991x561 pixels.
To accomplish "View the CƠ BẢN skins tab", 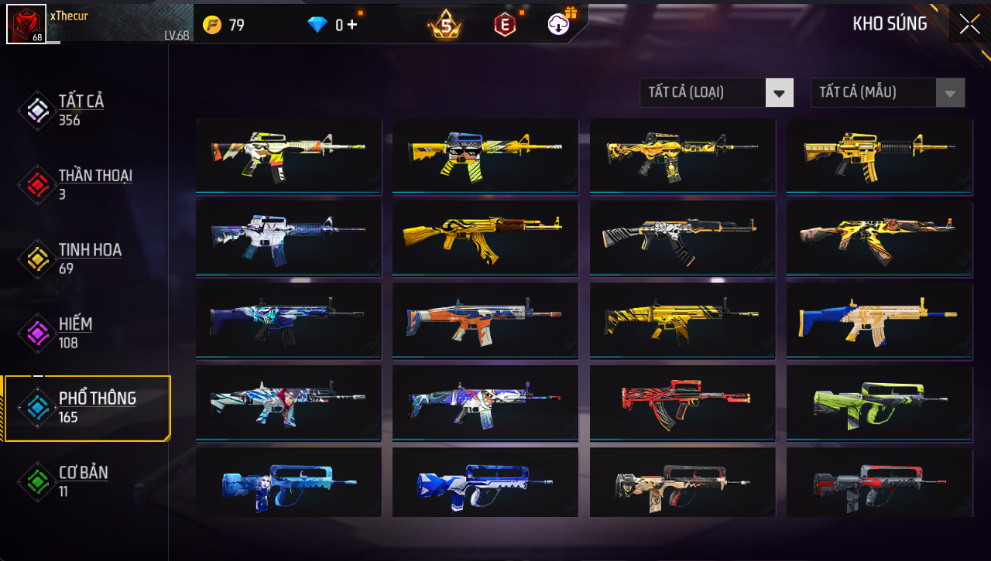I will point(82,480).
